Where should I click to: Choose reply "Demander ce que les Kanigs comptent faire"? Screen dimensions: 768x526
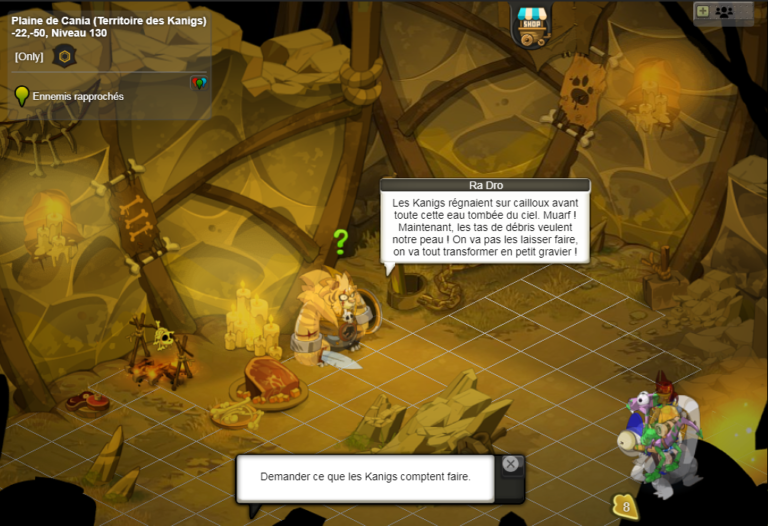pos(365,476)
